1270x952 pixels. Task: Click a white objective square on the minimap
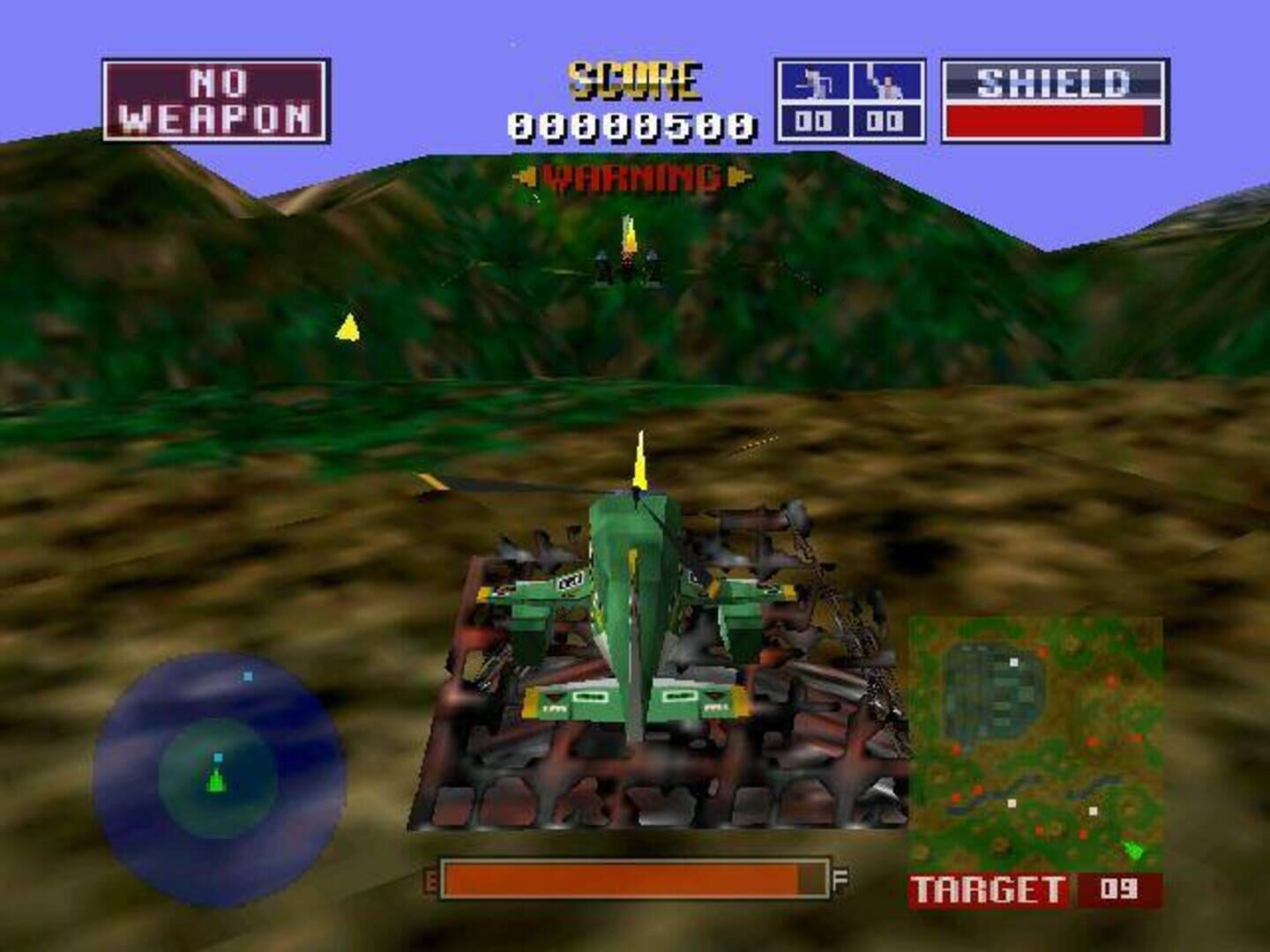pos(1013,662)
